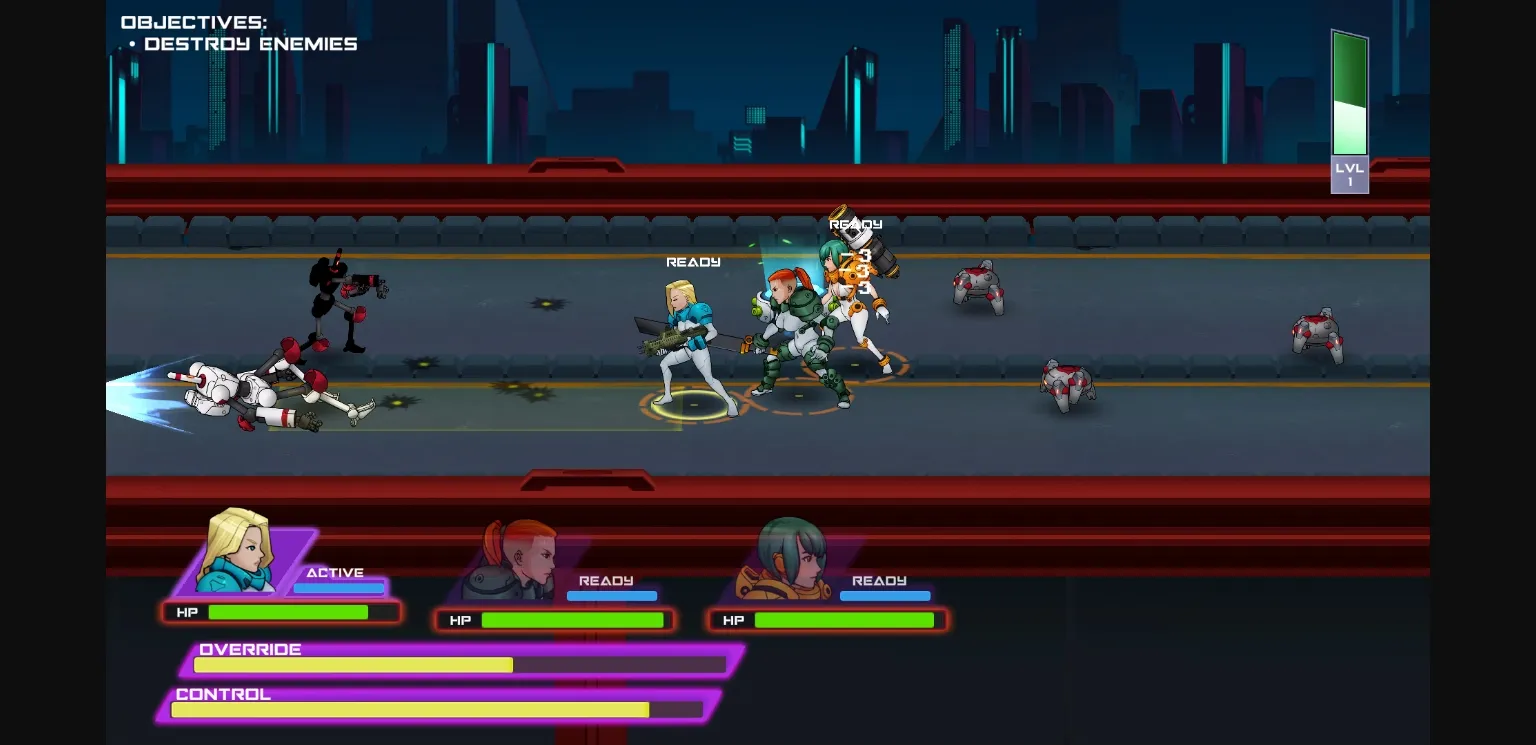Click the READY label above the orange mech suit
1536x745 pixels.
pos(857,224)
